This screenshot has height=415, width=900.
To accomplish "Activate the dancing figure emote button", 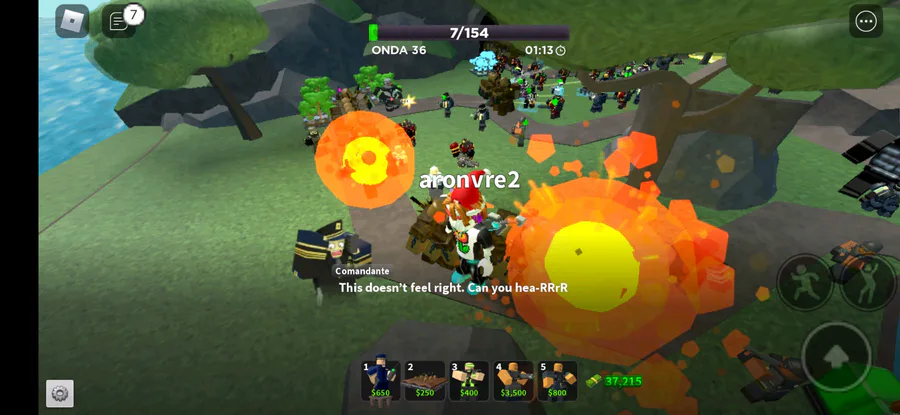I will [868, 282].
